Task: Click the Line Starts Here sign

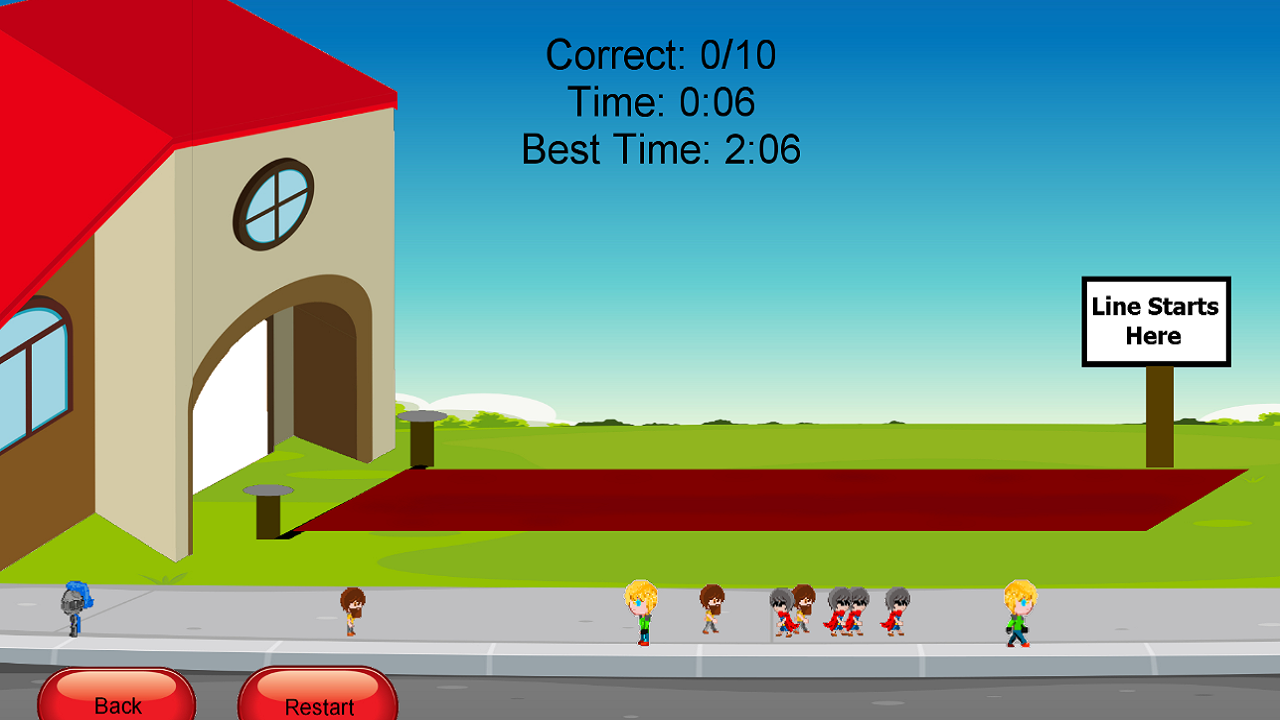Action: pyautogui.click(x=1155, y=322)
